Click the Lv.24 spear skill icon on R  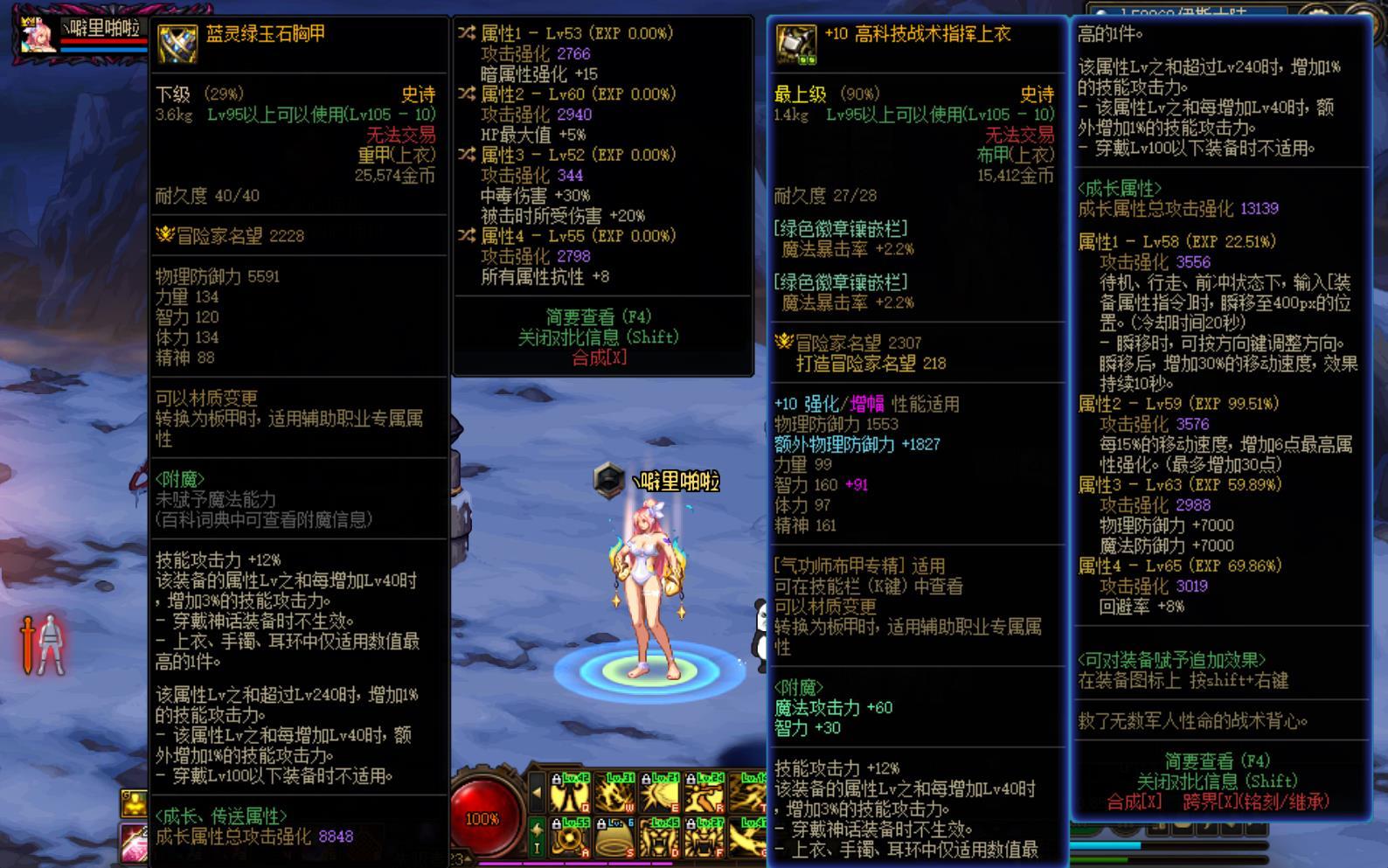point(704,795)
